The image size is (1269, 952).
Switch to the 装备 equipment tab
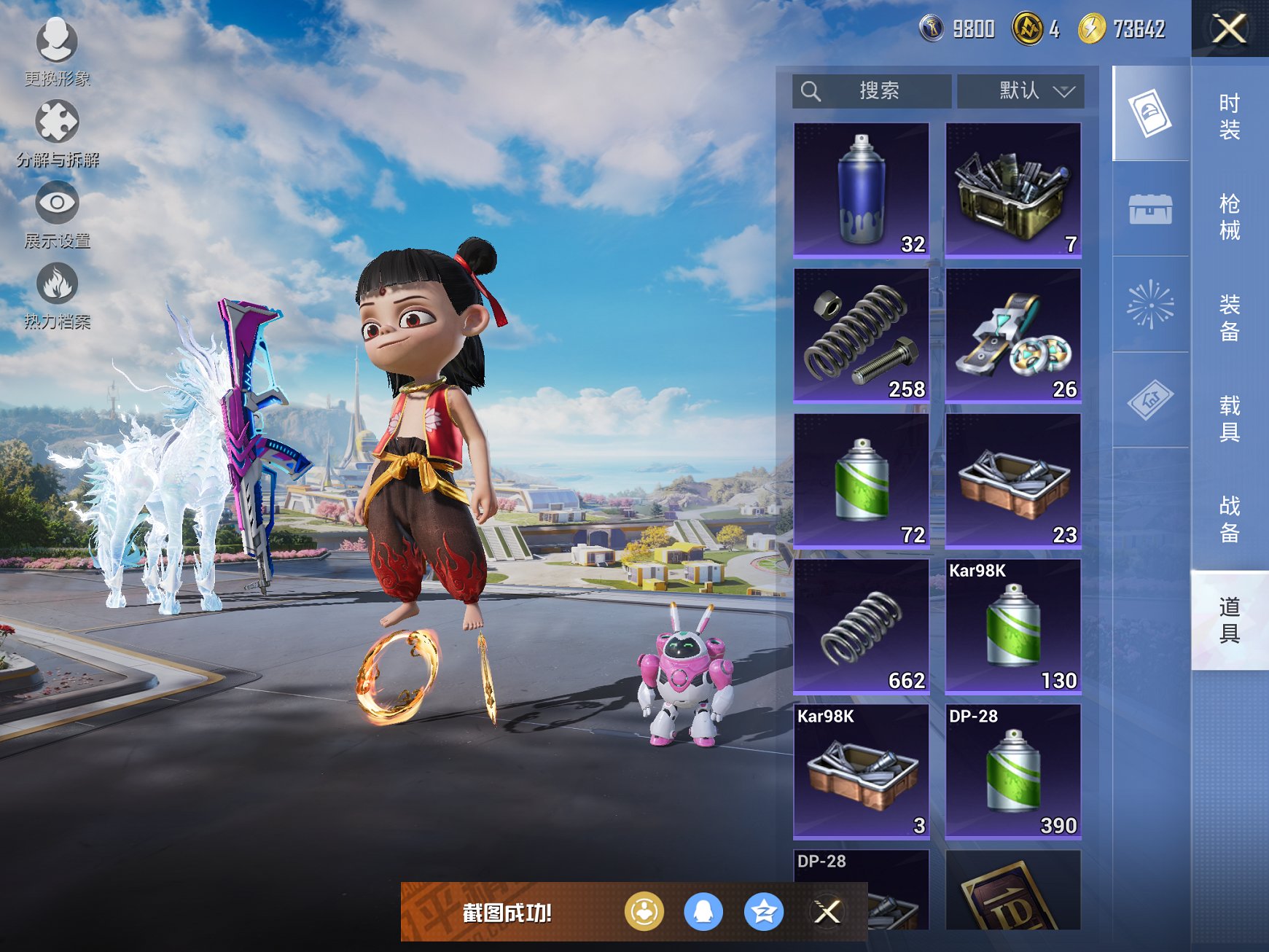tap(1229, 317)
